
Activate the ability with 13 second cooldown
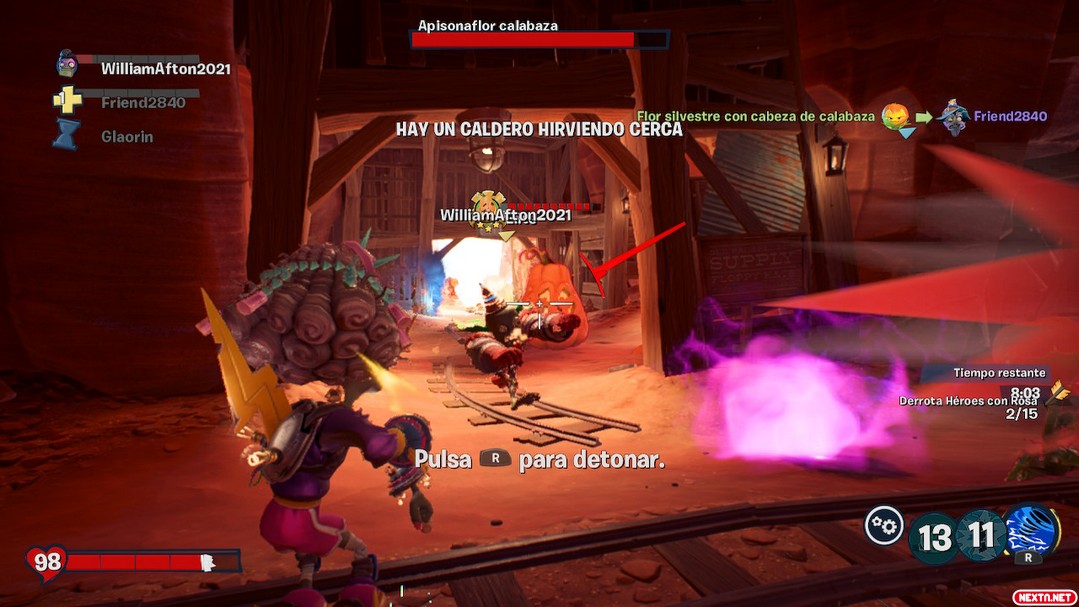click(x=934, y=537)
